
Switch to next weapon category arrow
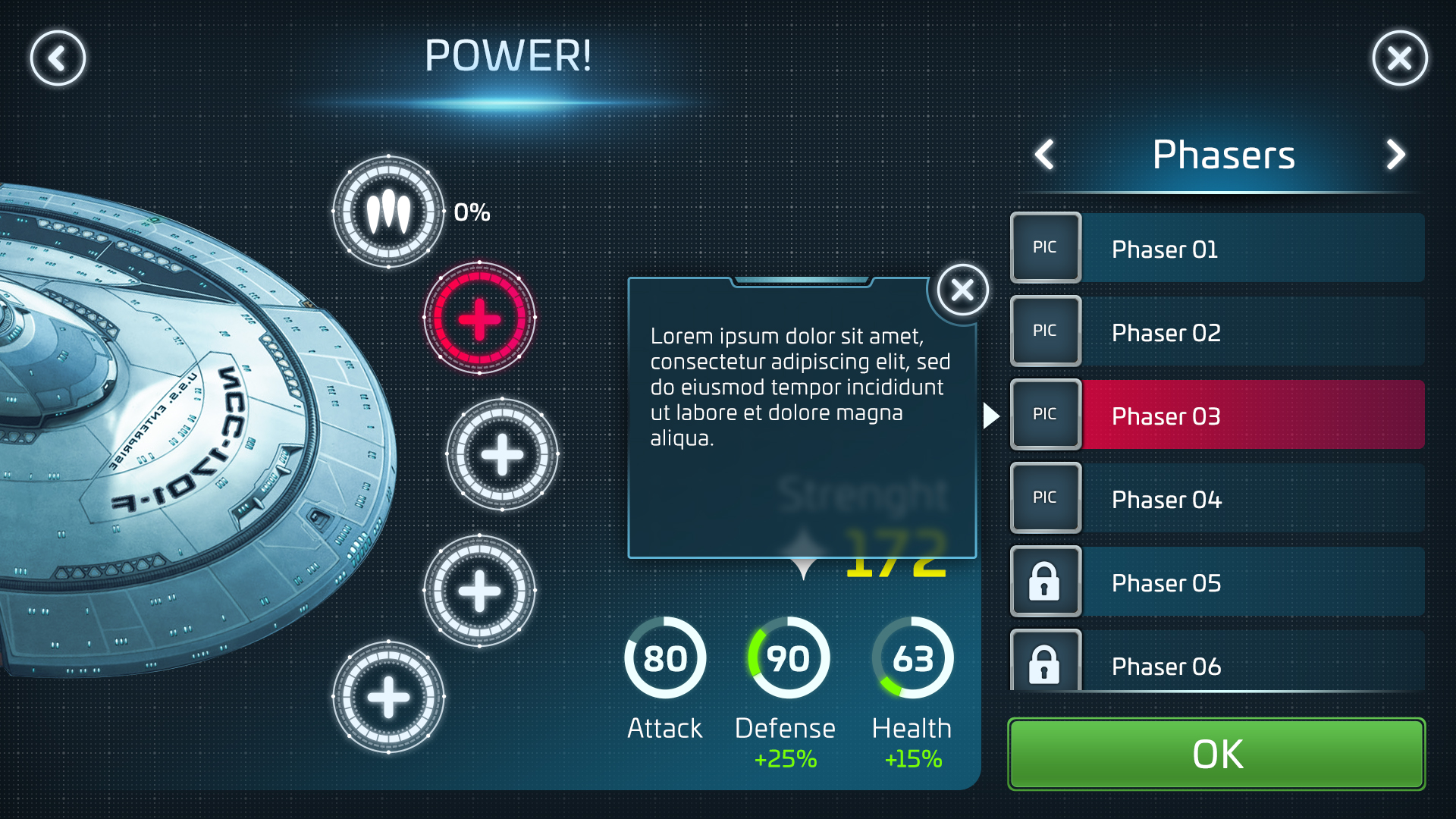pos(1395,155)
